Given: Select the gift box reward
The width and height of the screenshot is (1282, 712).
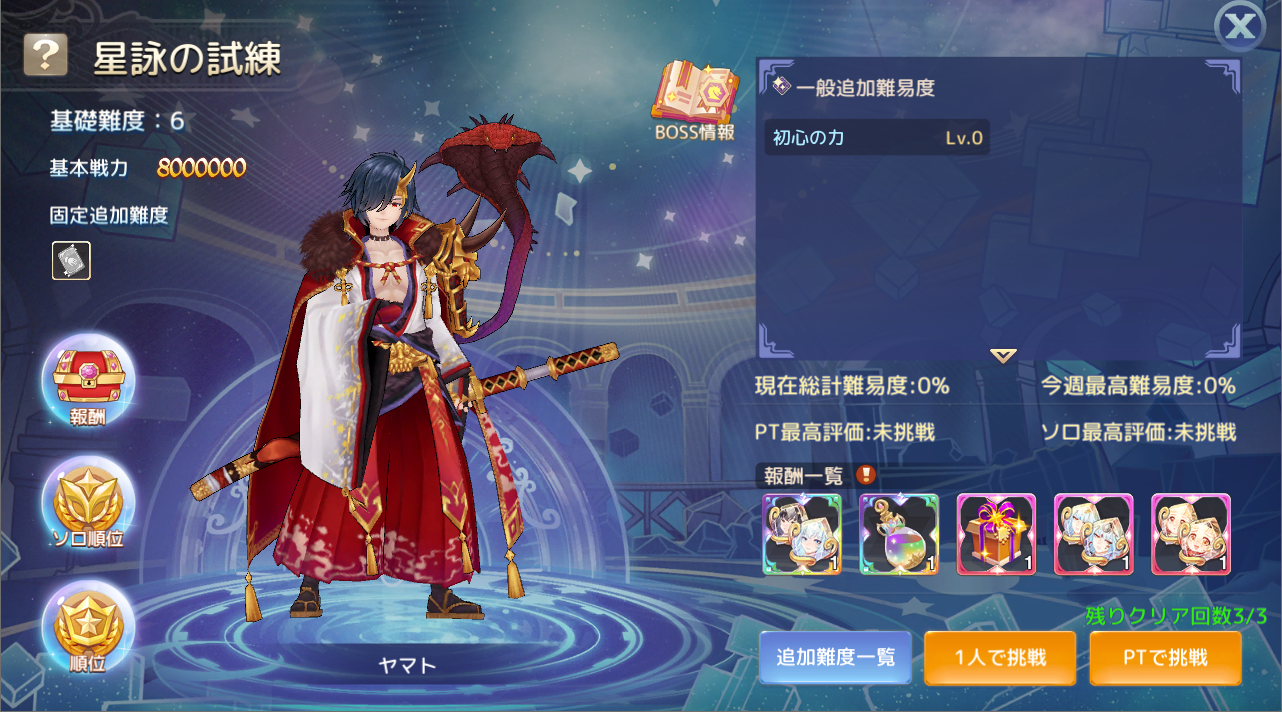Looking at the screenshot, I should point(996,535).
